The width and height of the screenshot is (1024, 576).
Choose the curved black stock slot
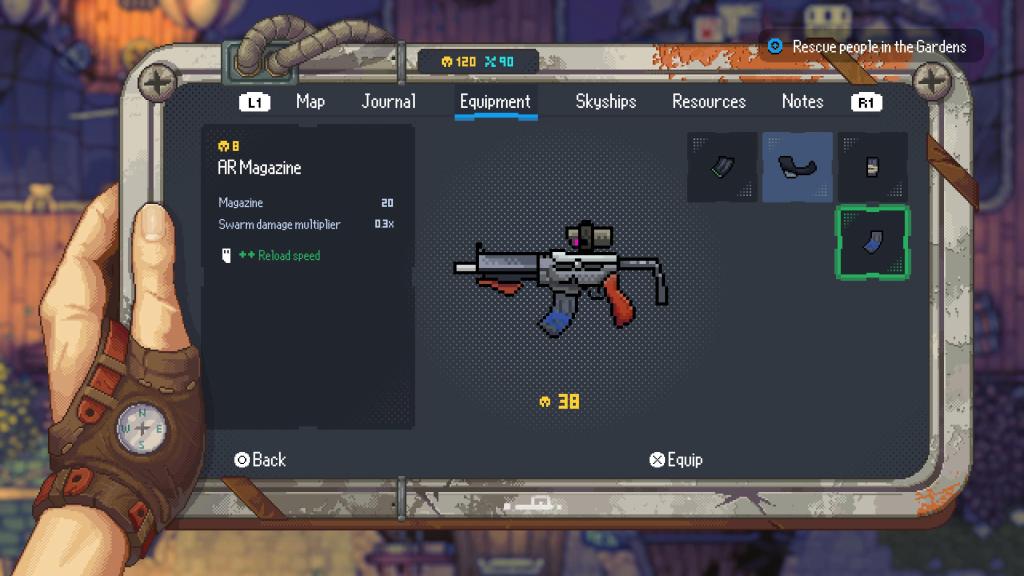pos(797,167)
